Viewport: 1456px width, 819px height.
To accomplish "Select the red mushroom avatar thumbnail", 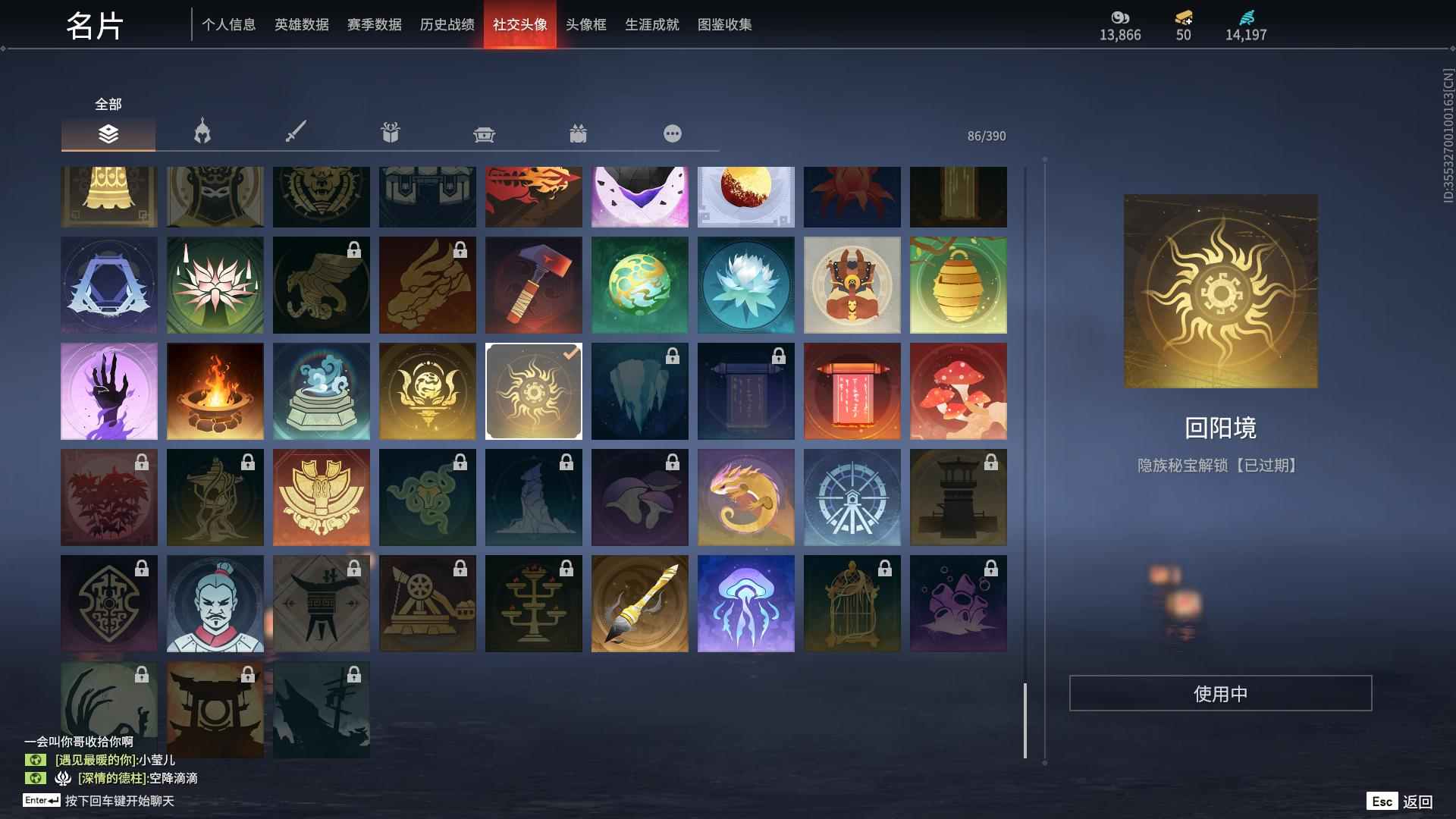I will coord(959,391).
